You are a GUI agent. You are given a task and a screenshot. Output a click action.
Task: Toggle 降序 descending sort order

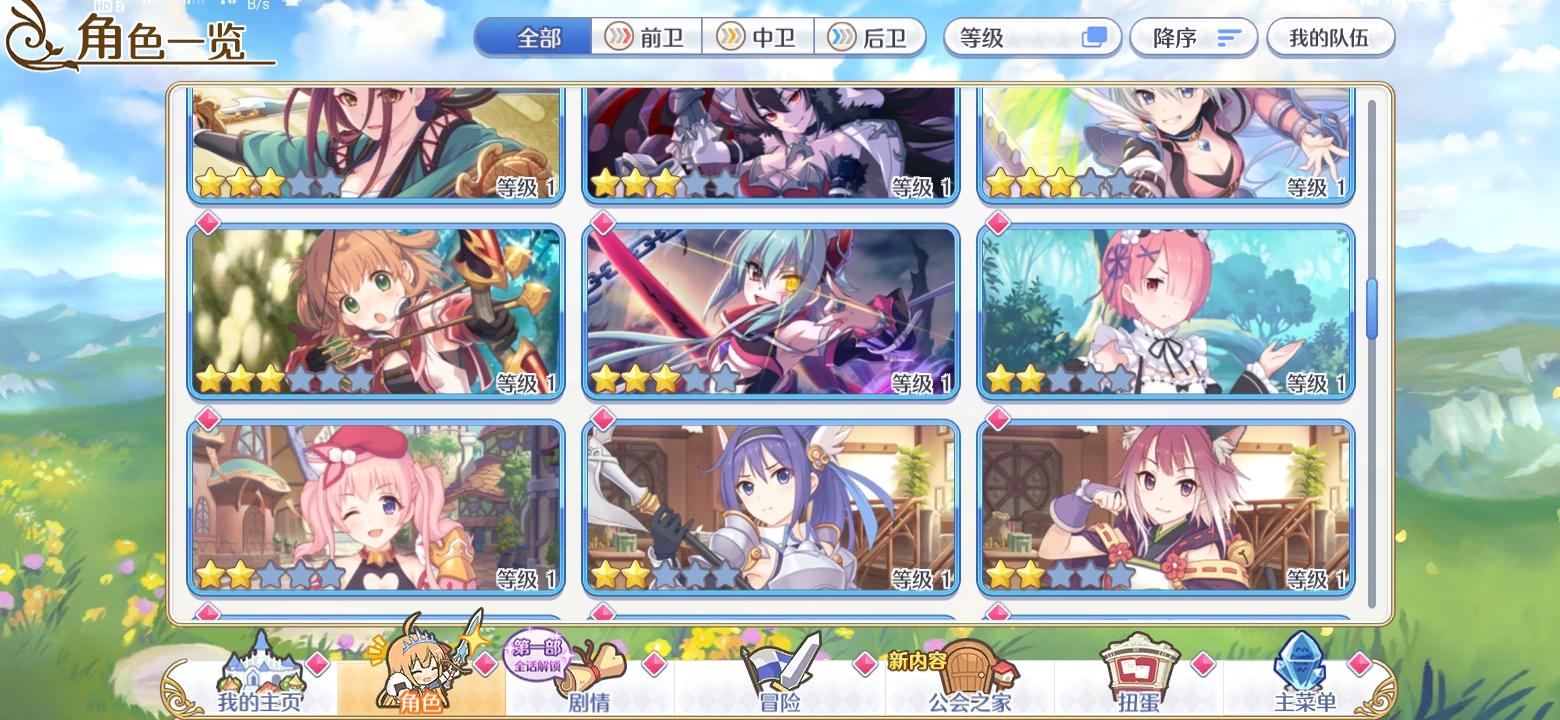coord(1193,37)
